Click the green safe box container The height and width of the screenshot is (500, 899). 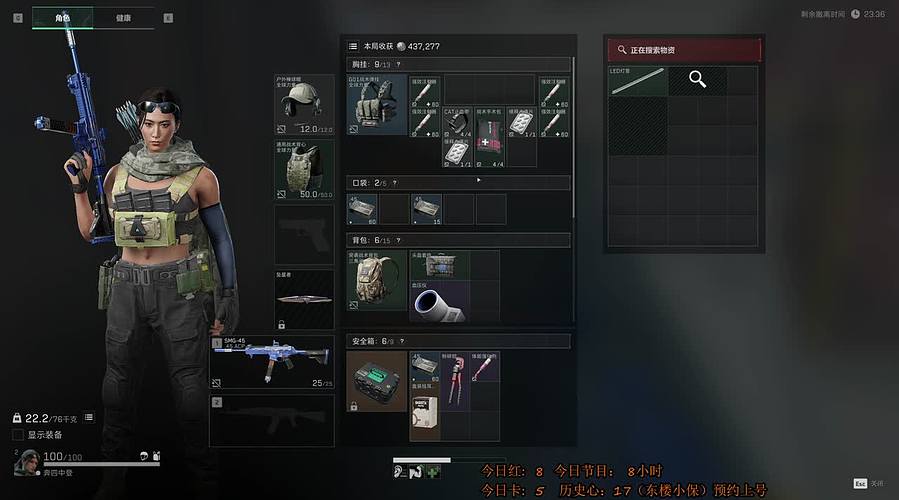coord(376,381)
